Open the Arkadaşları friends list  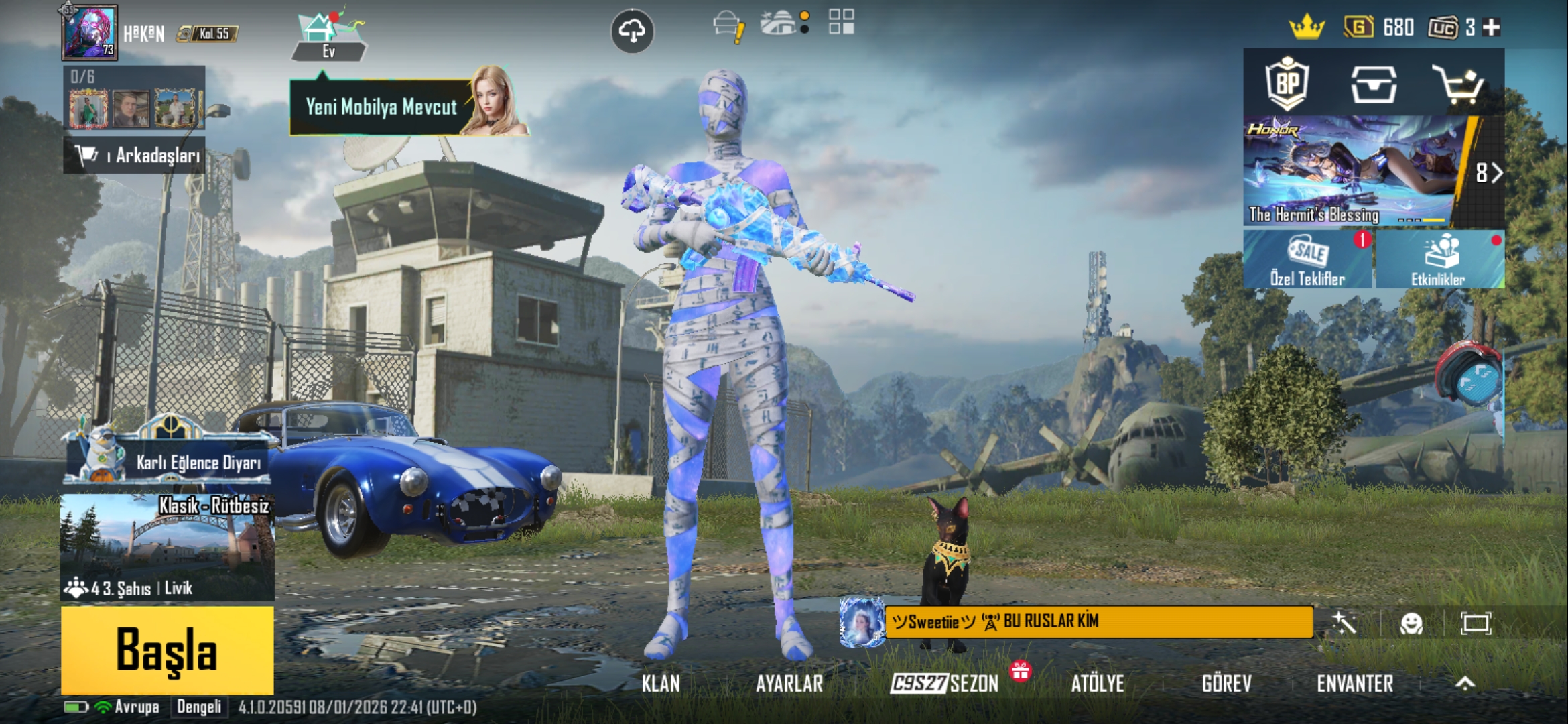click(135, 156)
